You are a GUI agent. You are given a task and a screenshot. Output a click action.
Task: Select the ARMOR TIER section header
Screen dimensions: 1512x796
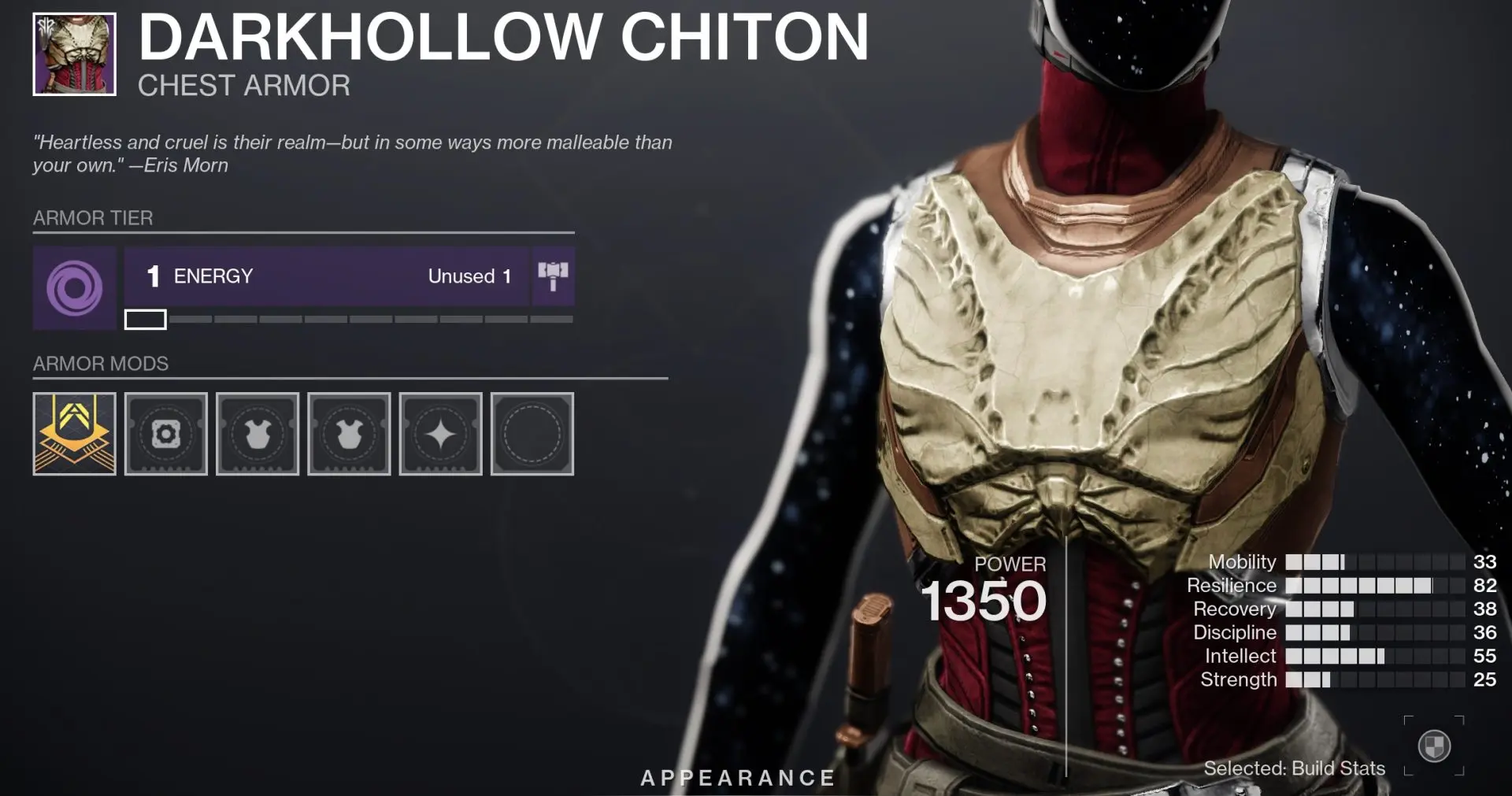(x=91, y=218)
